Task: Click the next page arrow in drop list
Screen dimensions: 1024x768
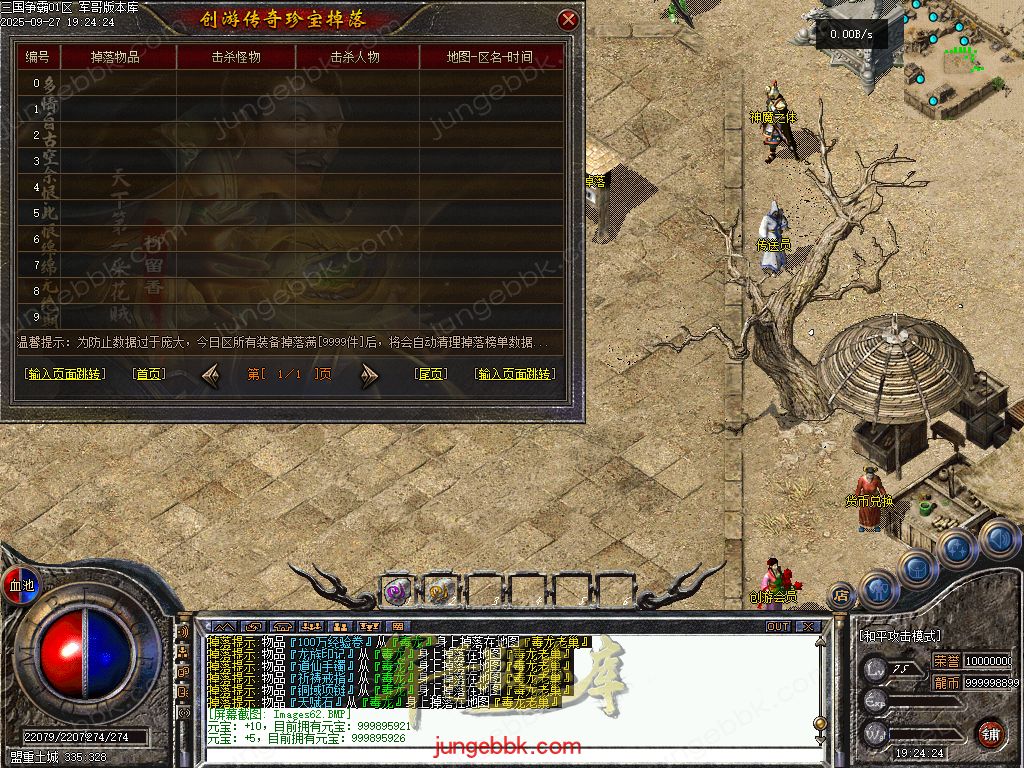Action: pyautogui.click(x=370, y=375)
